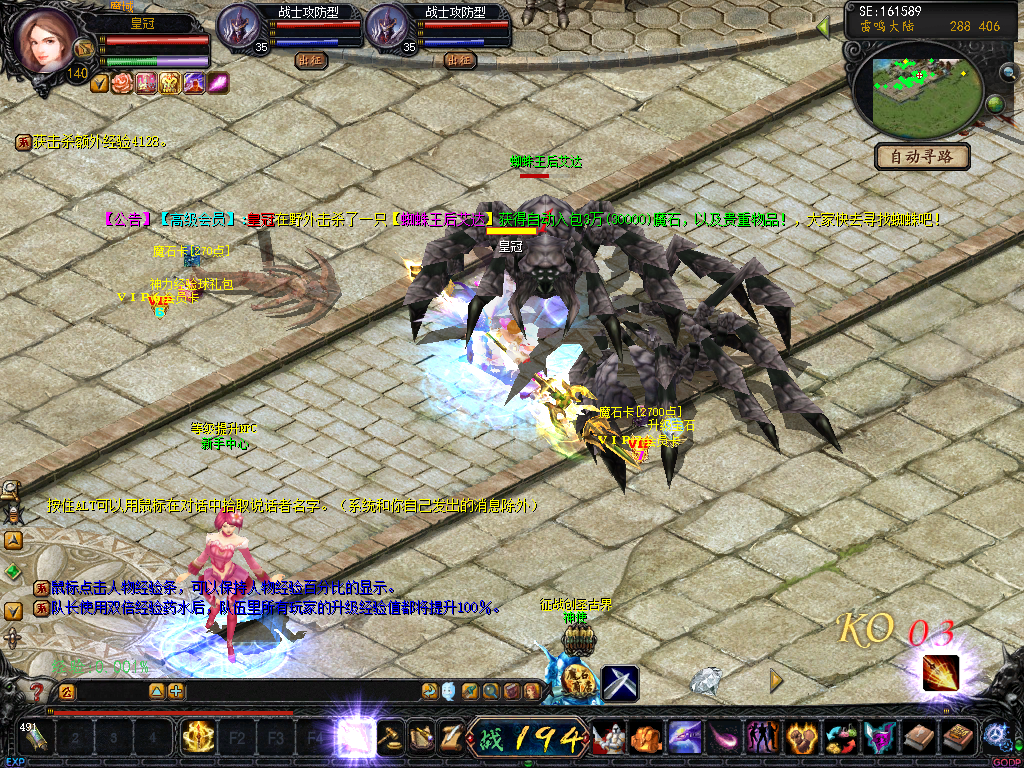Open the book icon in bottom menu
This screenshot has width=1024, height=768.
(917, 739)
